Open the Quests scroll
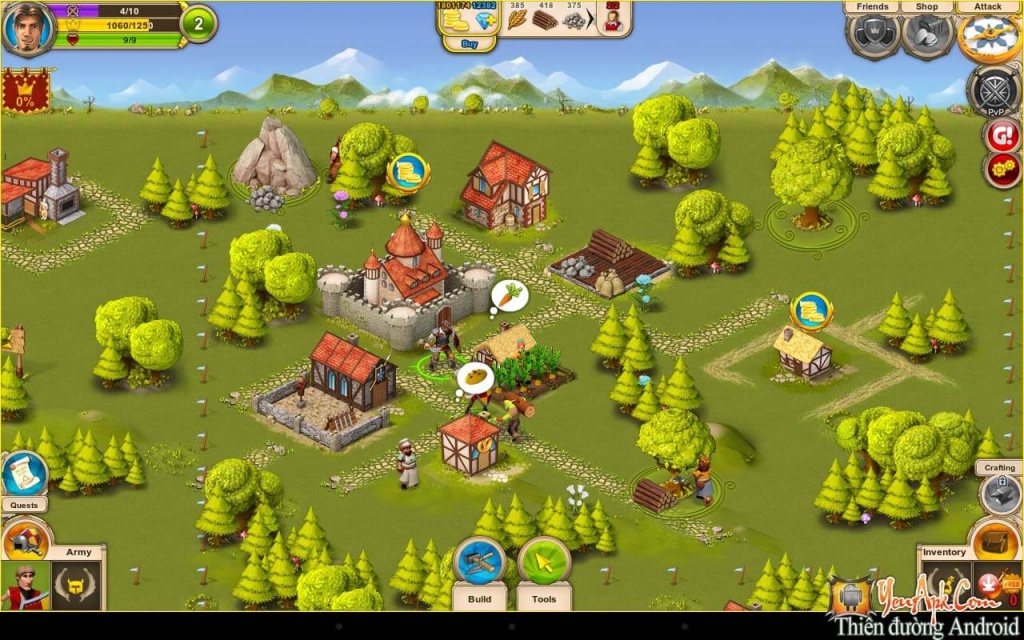 click(25, 475)
